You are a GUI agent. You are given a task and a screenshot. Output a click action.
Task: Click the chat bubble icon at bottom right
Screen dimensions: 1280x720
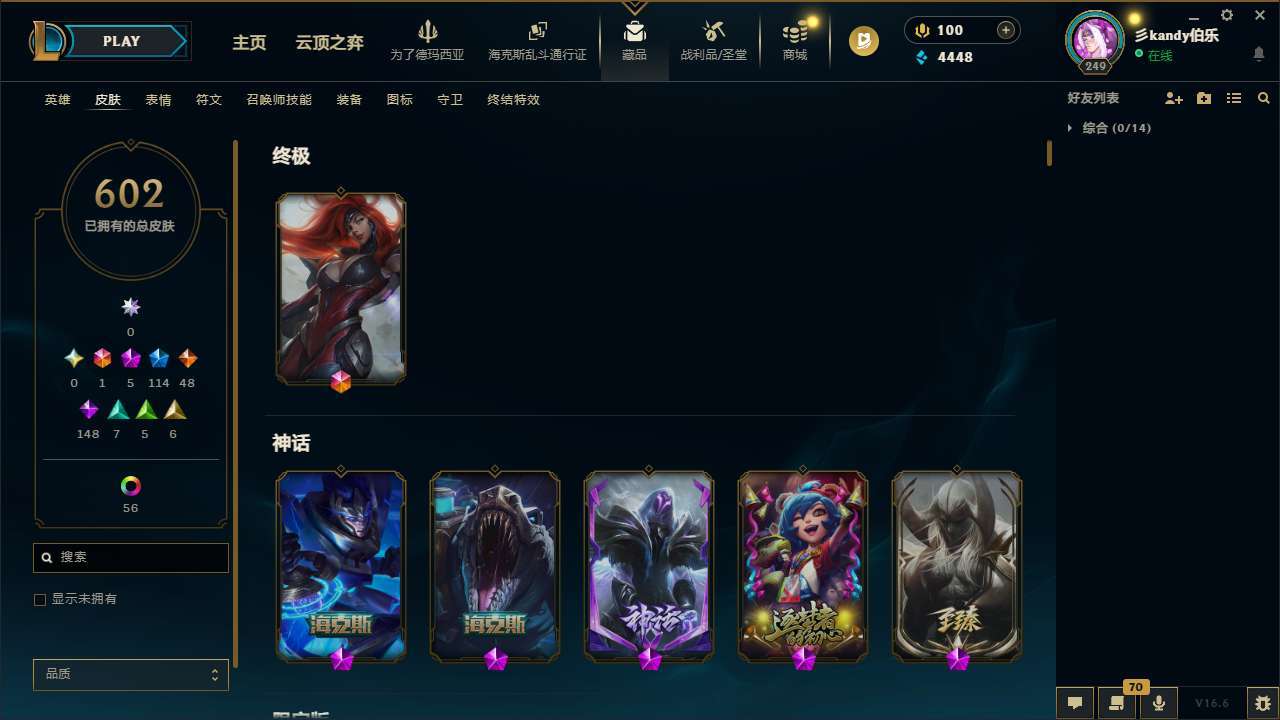1074,702
